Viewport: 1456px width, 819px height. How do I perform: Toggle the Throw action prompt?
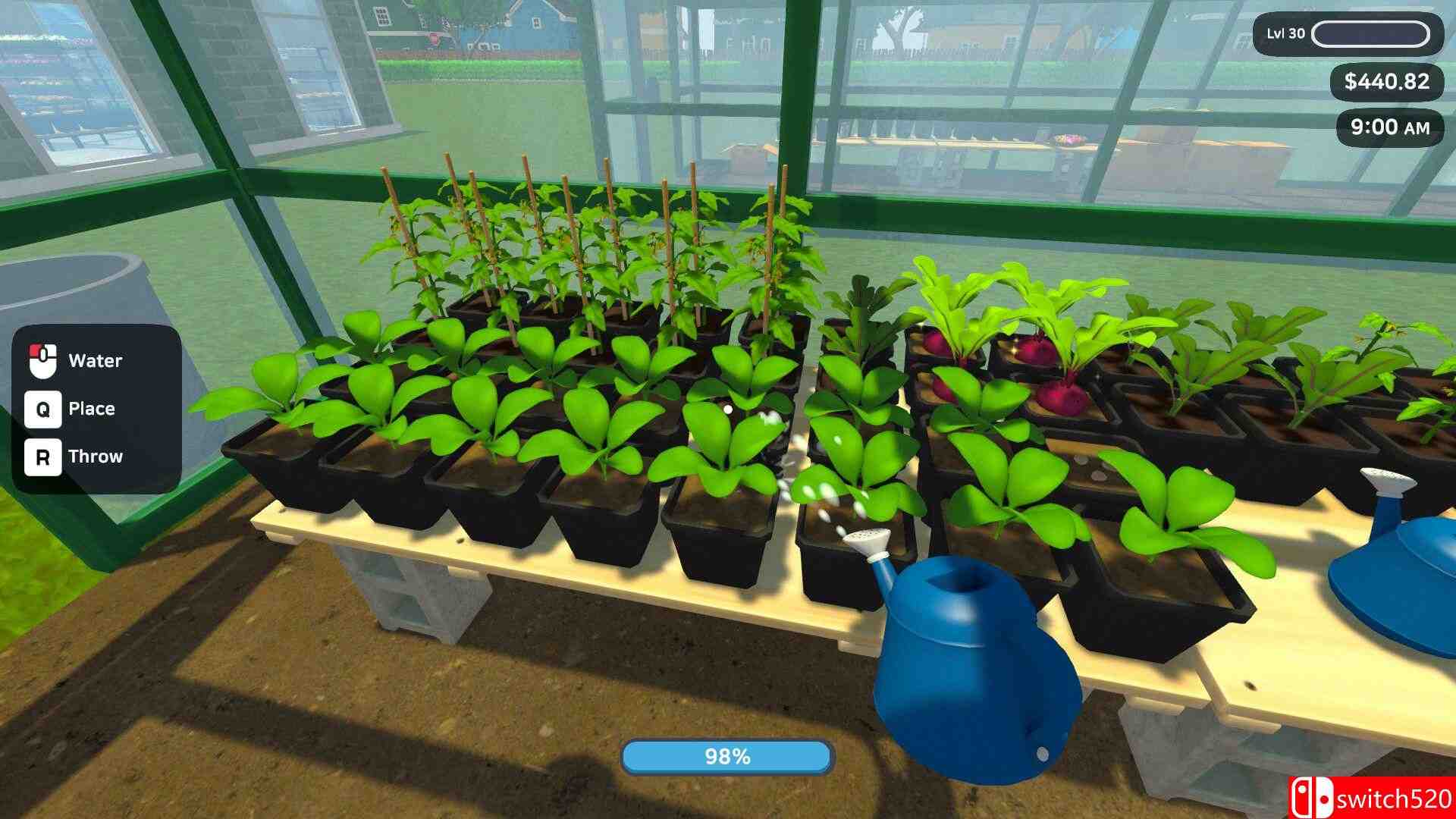(x=95, y=456)
